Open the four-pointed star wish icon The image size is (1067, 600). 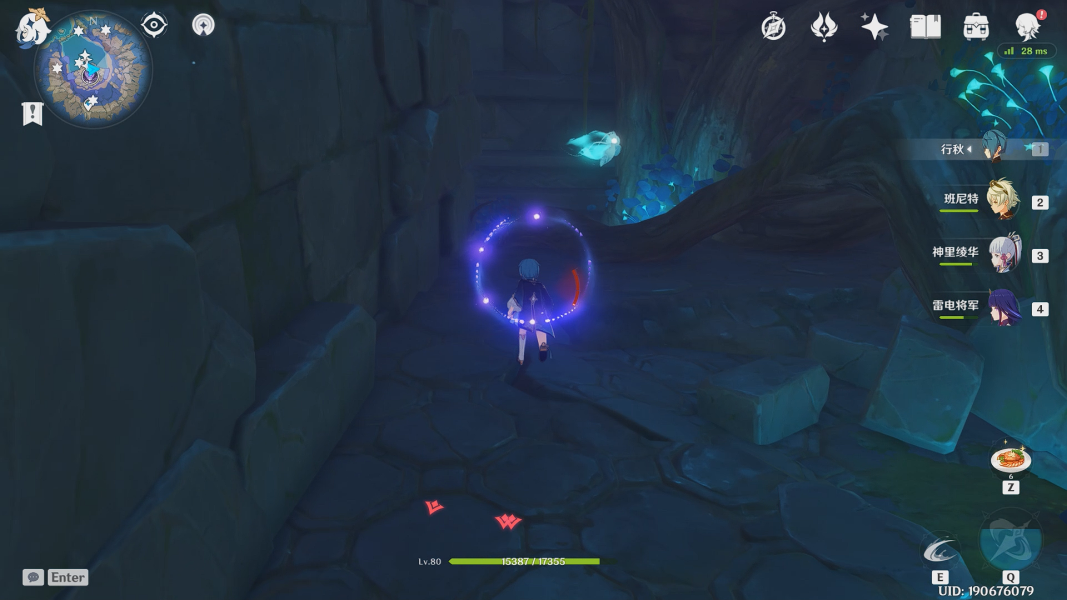pyautogui.click(x=874, y=27)
